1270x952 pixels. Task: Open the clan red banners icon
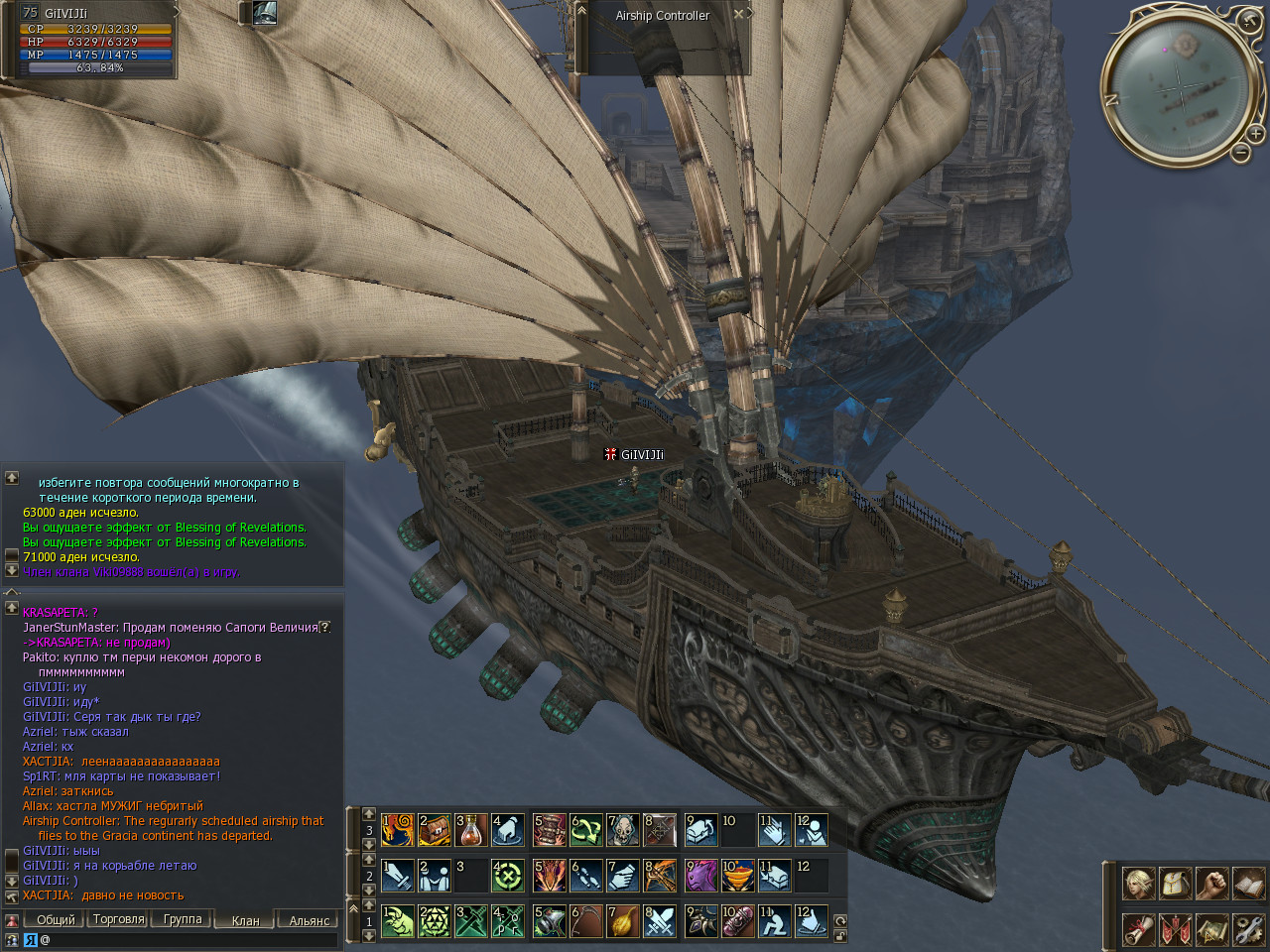pos(1175,929)
